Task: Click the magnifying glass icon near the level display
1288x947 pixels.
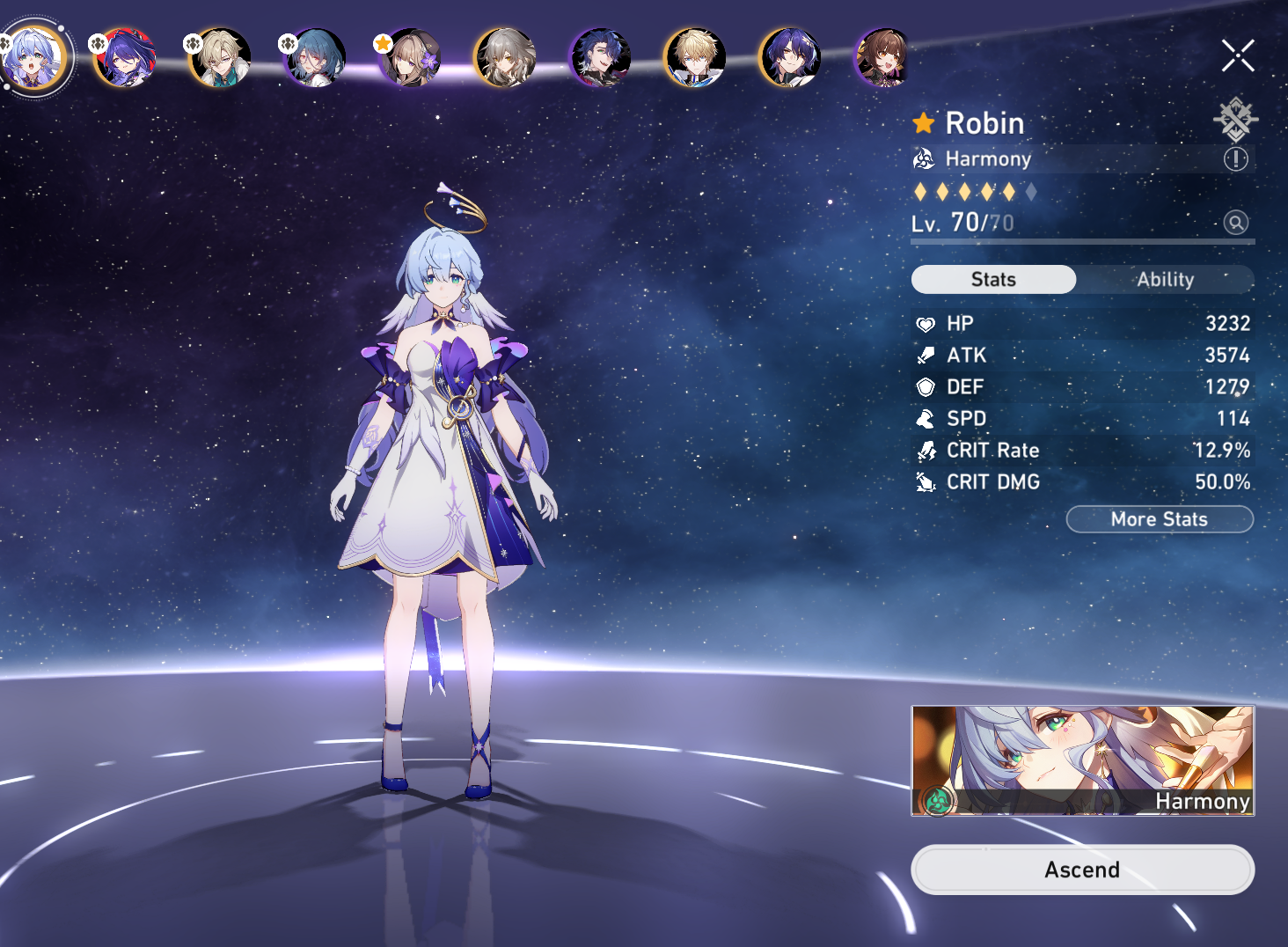Action: coord(1236,223)
